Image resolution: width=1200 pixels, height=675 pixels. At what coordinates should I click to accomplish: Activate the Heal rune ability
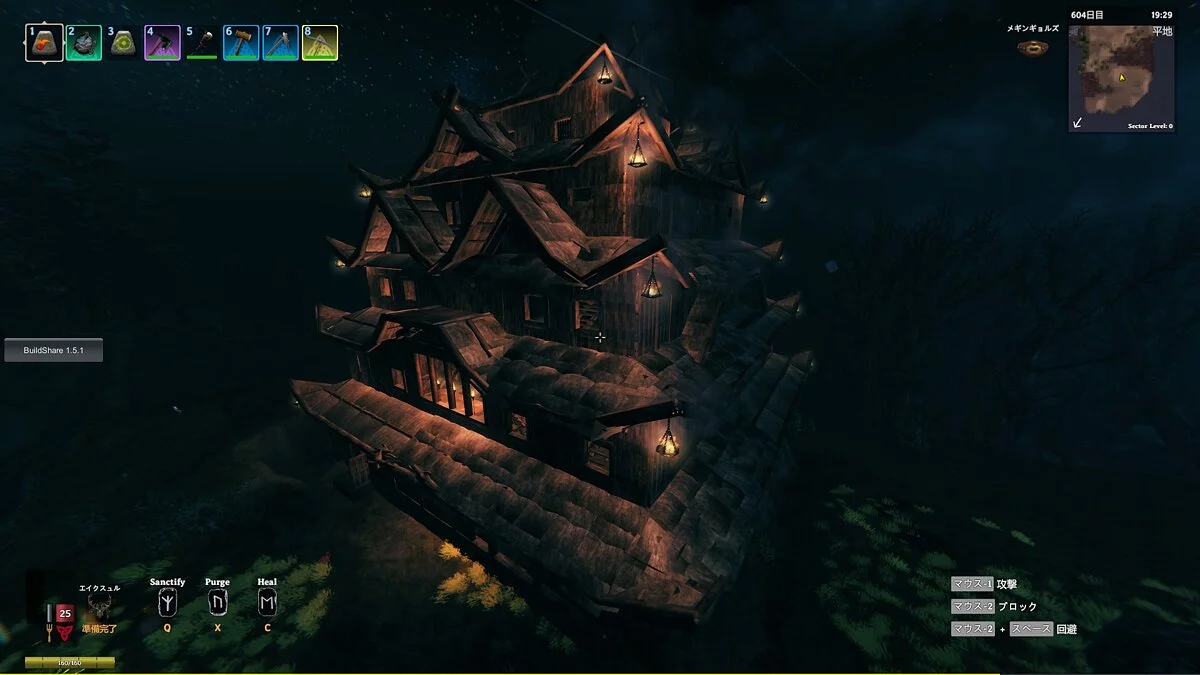coord(267,603)
